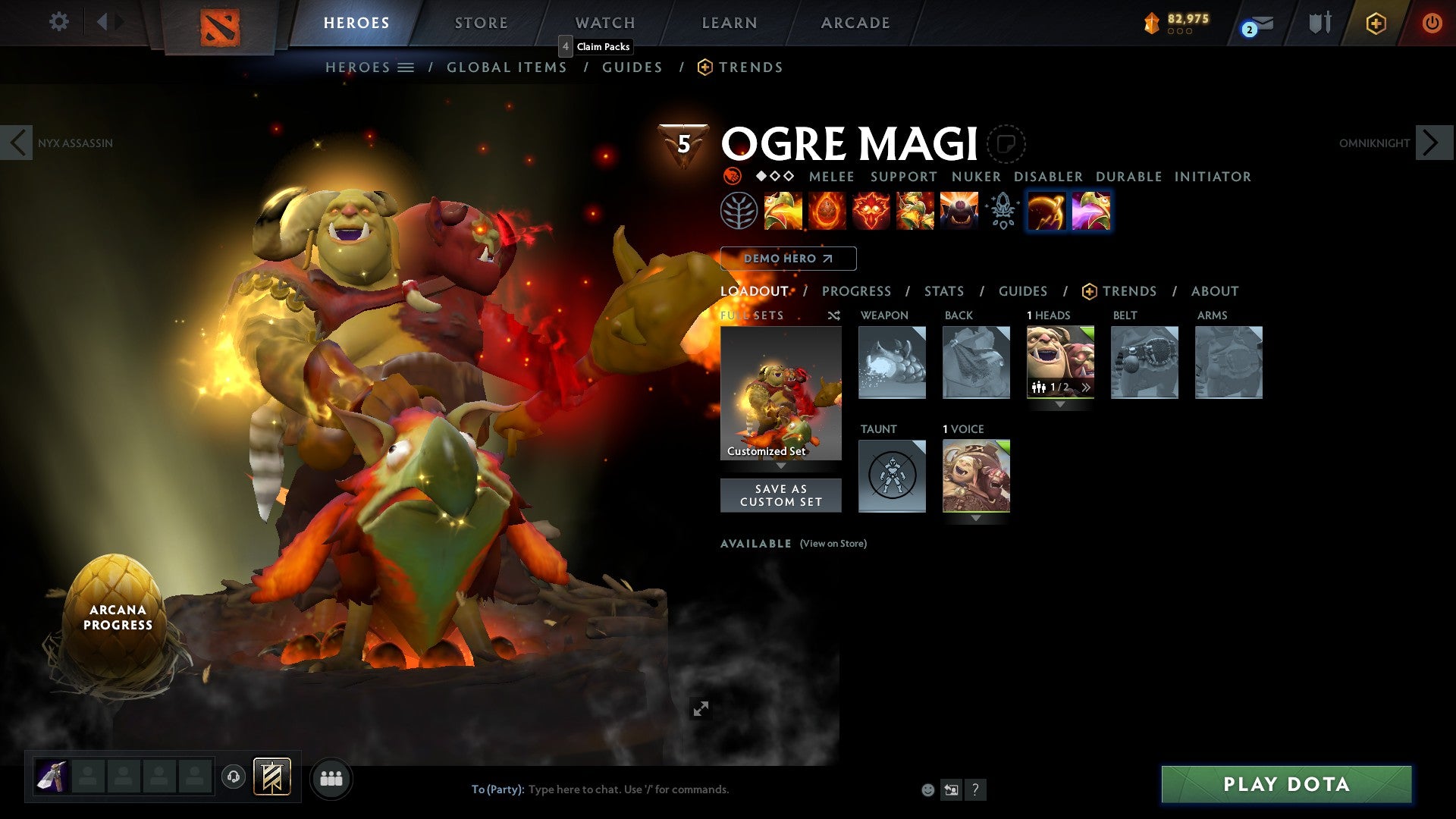Open the emoticon picker near the chat box
This screenshot has height=819, width=1456.
(927, 789)
